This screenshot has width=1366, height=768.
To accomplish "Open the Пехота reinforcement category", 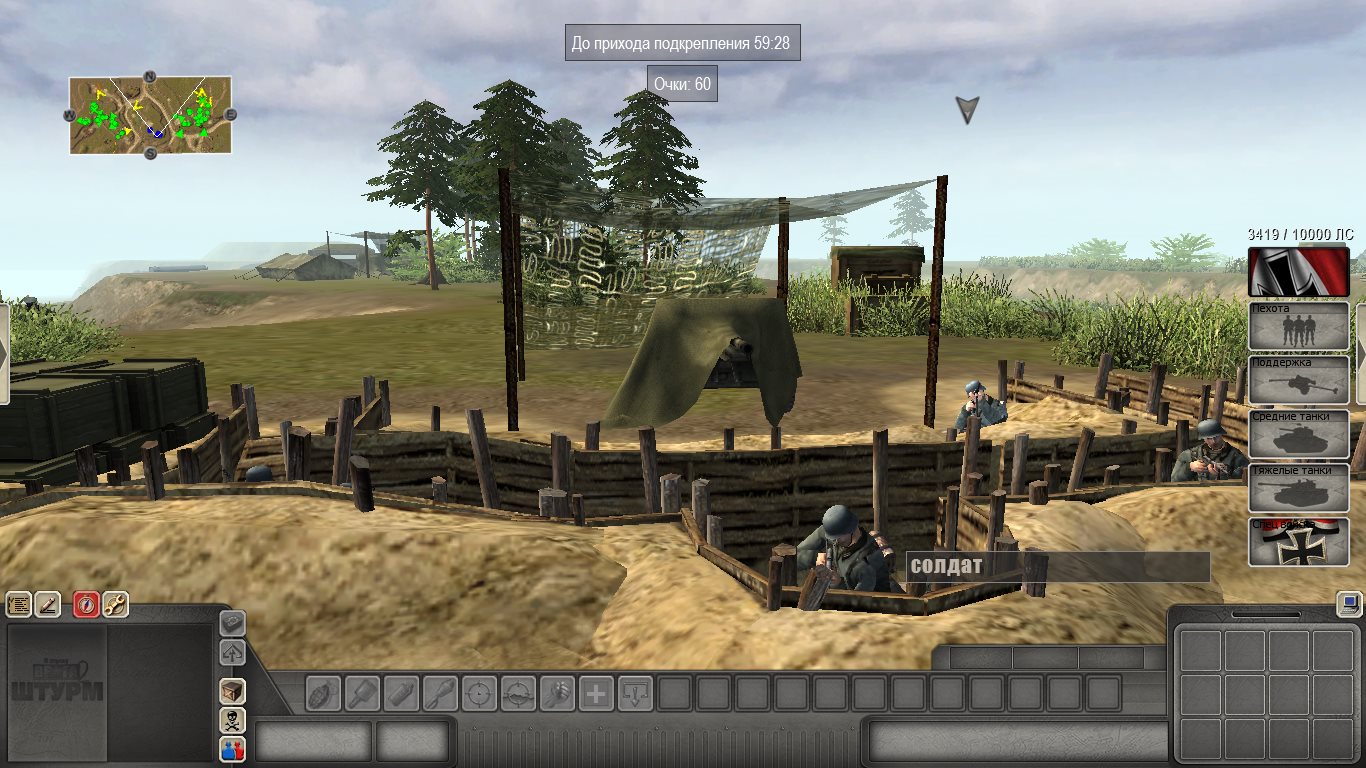I will 1298,326.
